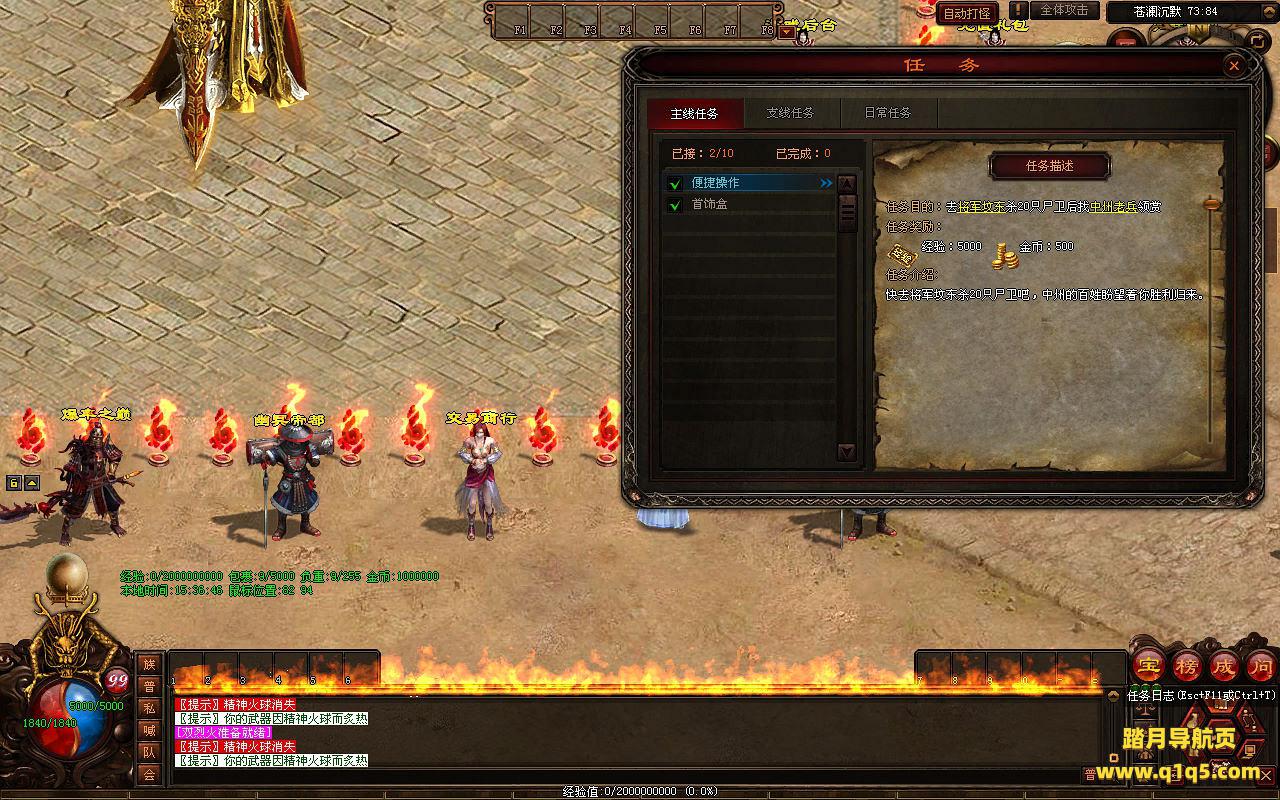Toggle 自动打怪 auto-fight

click(967, 13)
